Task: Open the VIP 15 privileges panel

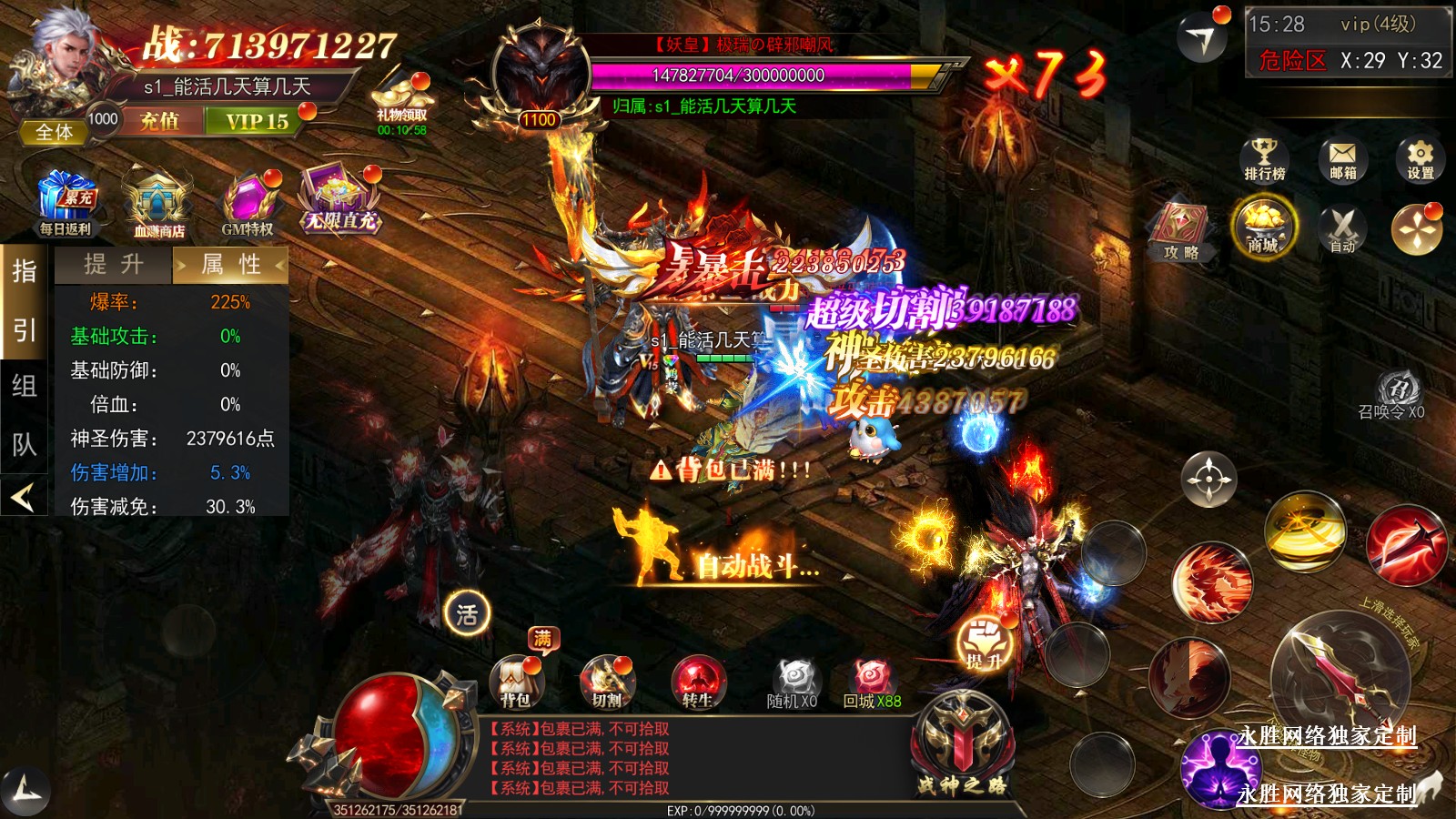Action: point(257,121)
